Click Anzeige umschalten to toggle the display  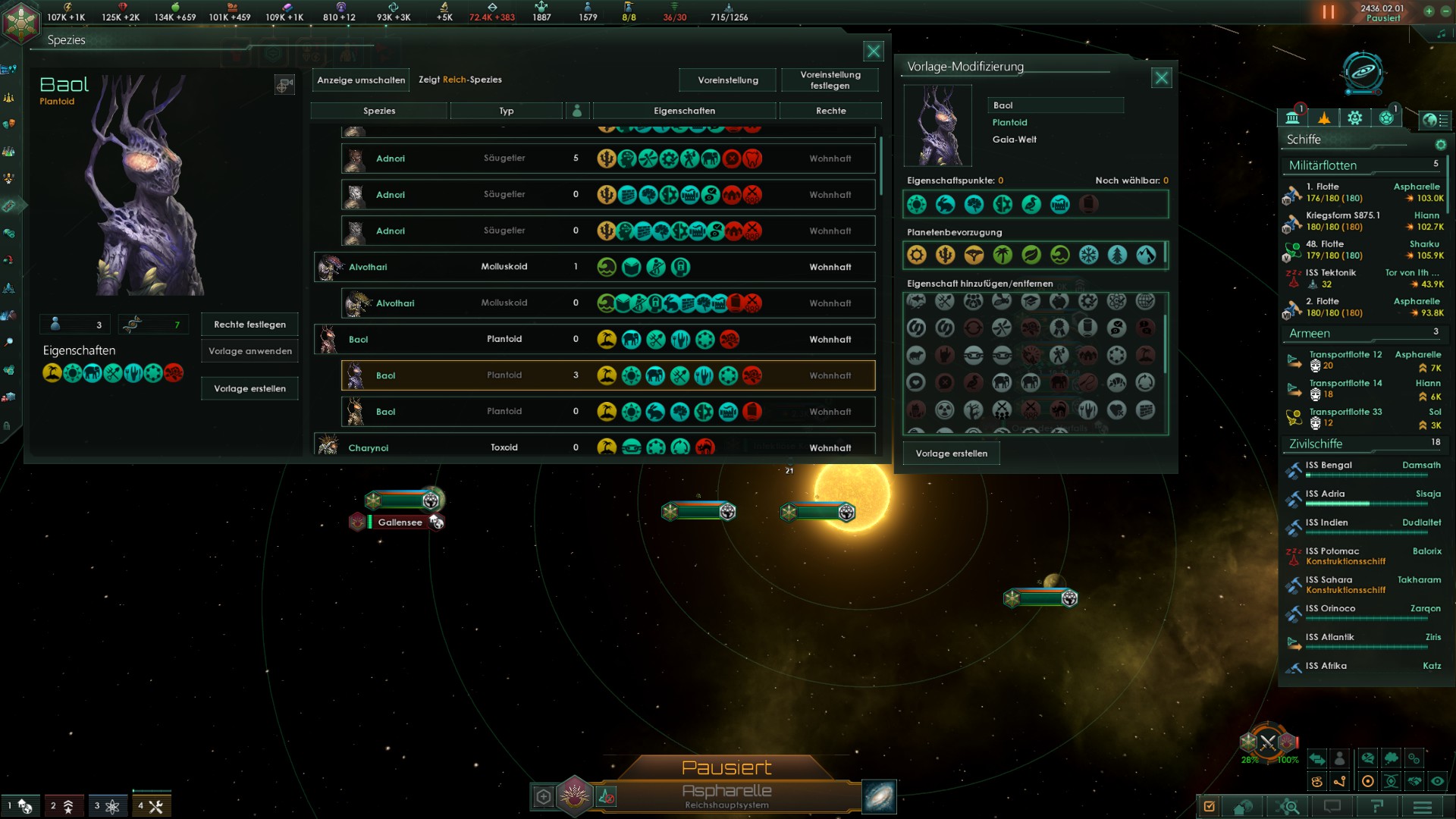pyautogui.click(x=360, y=80)
